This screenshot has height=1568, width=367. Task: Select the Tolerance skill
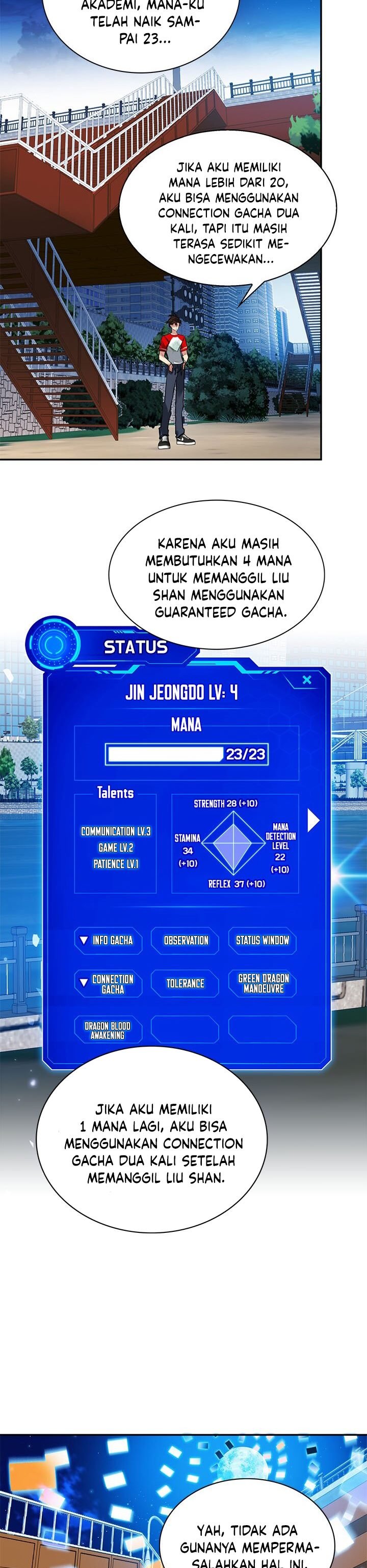tap(185, 983)
